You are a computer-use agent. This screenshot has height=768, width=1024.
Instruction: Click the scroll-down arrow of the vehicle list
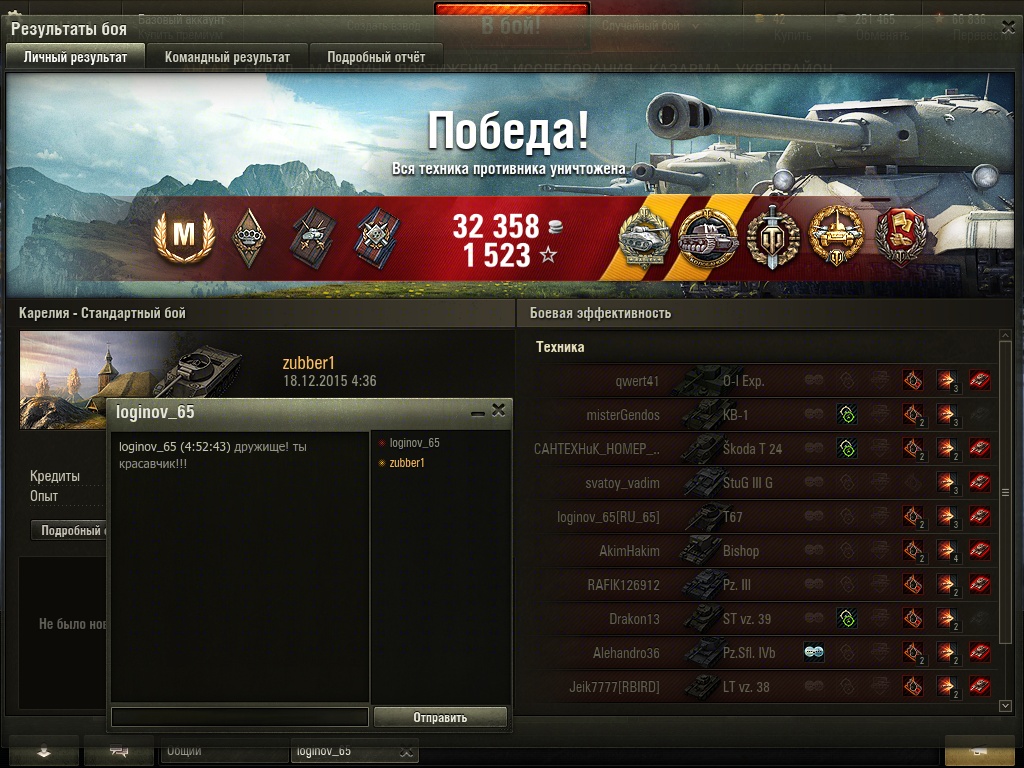[1005, 706]
